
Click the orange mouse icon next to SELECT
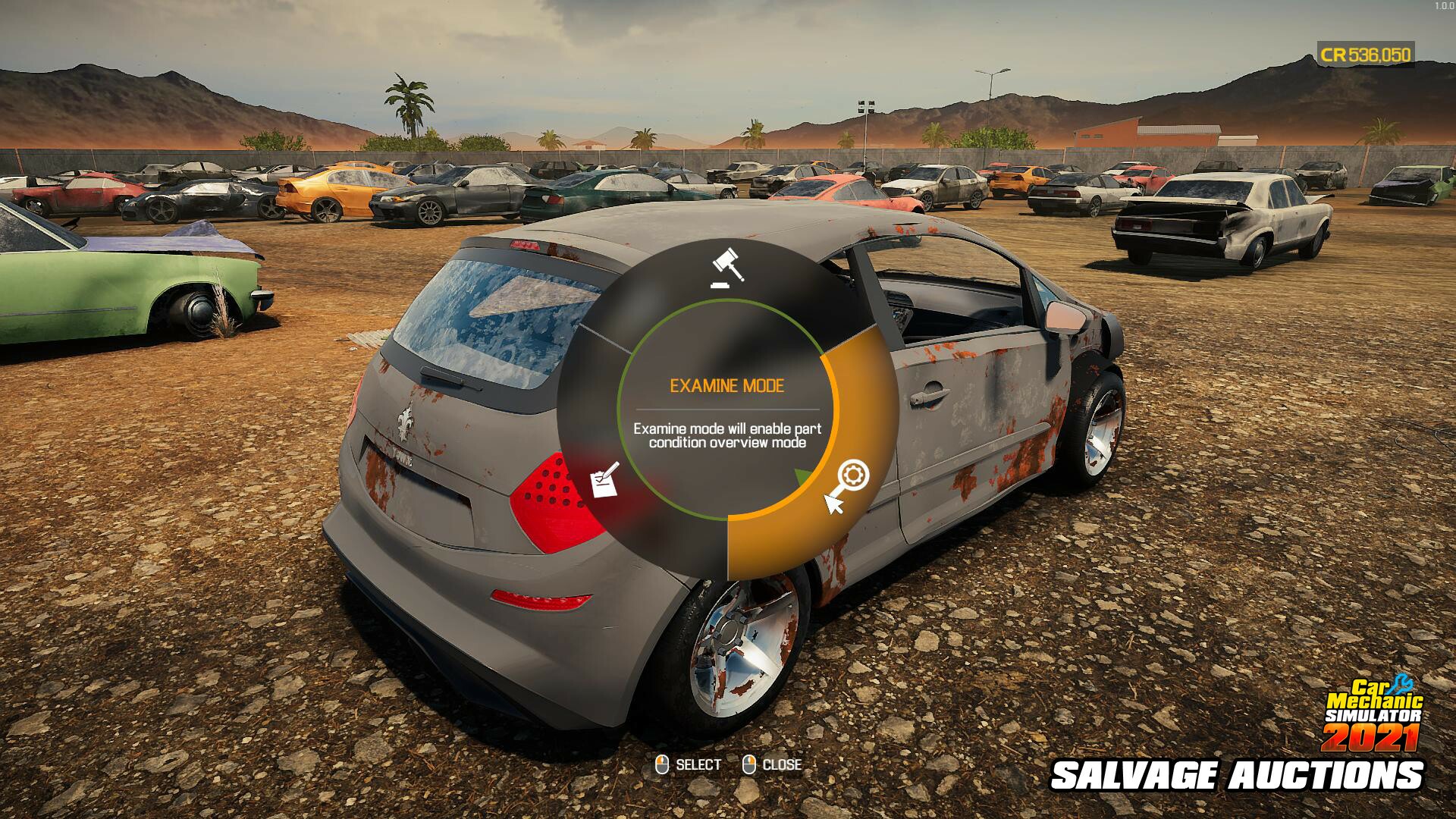tap(663, 765)
